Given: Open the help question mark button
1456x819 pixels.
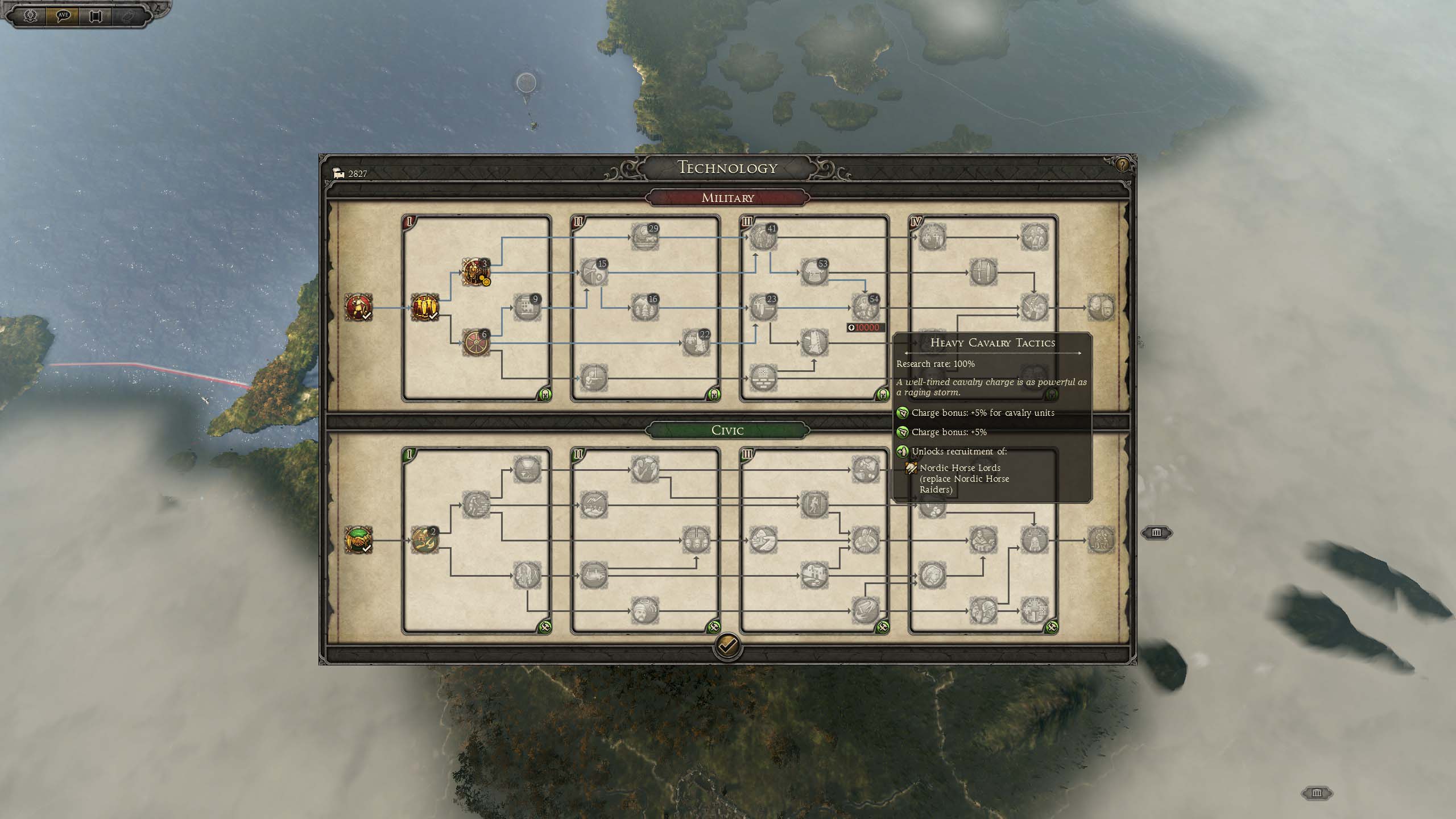Looking at the screenshot, I should point(1122,165).
